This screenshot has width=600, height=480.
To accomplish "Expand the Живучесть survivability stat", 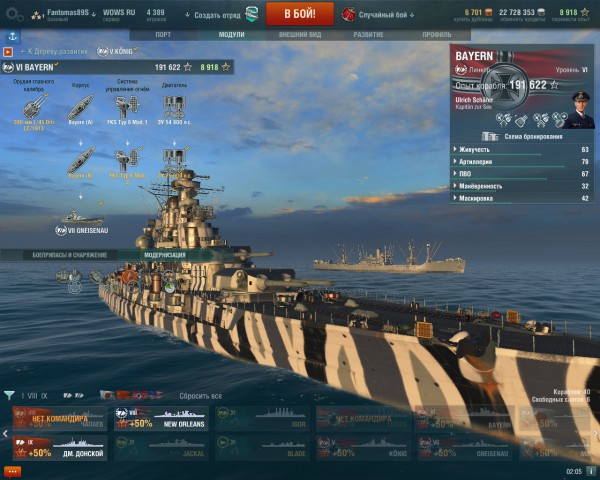I will (x=520, y=149).
